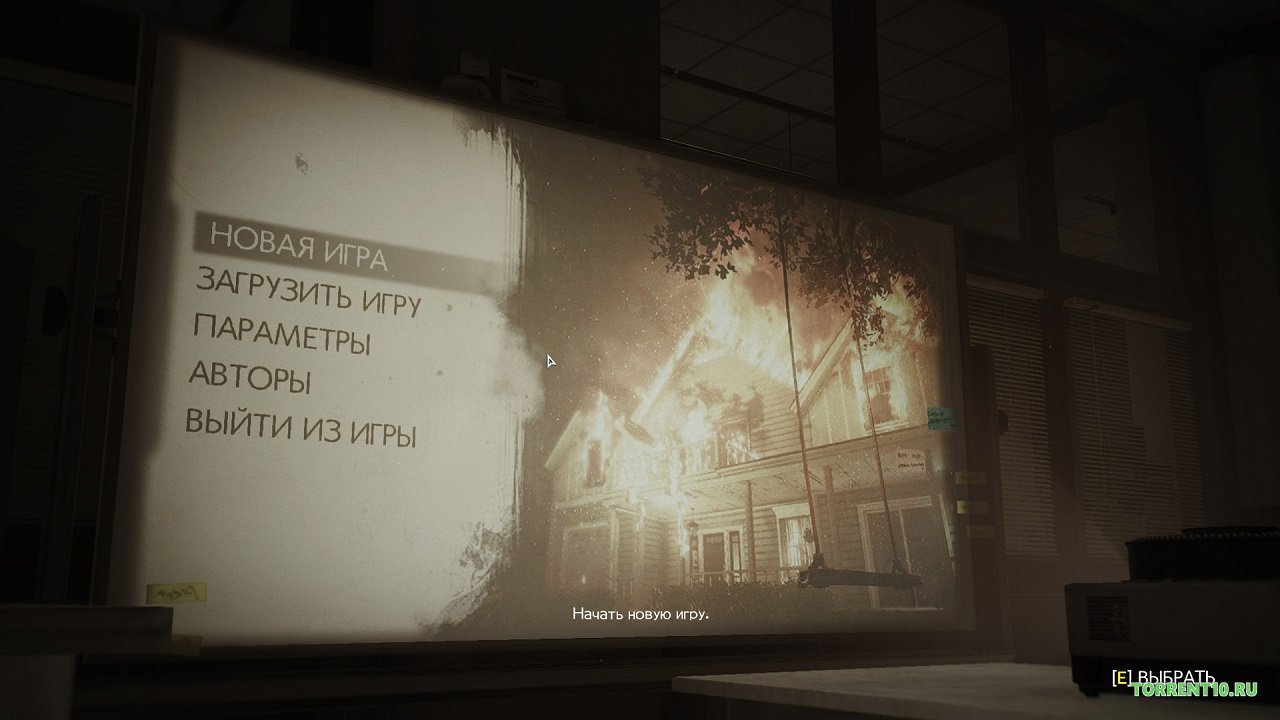Choose ВЫЙТИ ИЗ ИГРЫ to quit
1280x720 pixels.
tap(300, 429)
